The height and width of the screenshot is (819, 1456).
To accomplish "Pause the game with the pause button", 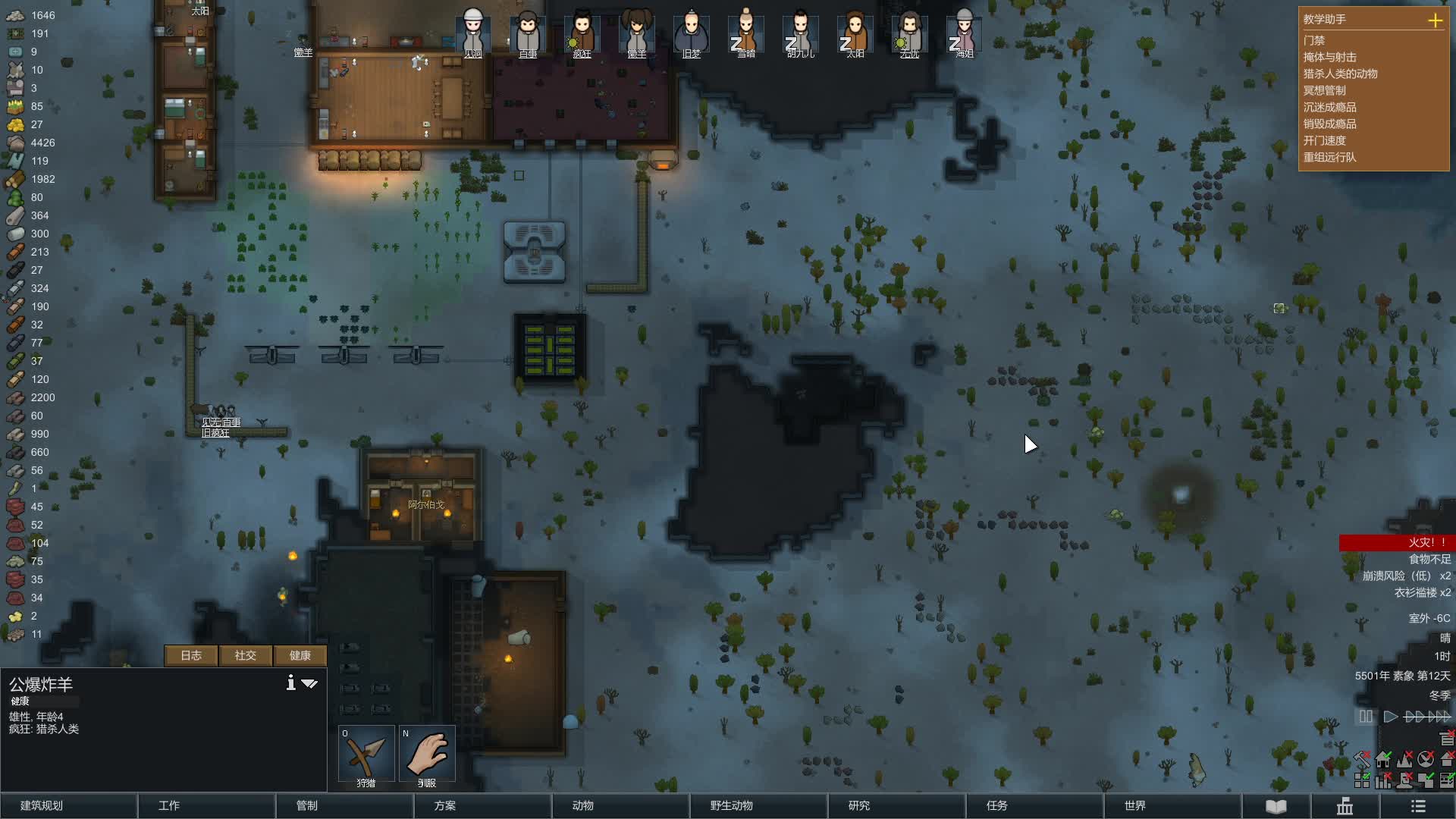I will click(x=1366, y=717).
